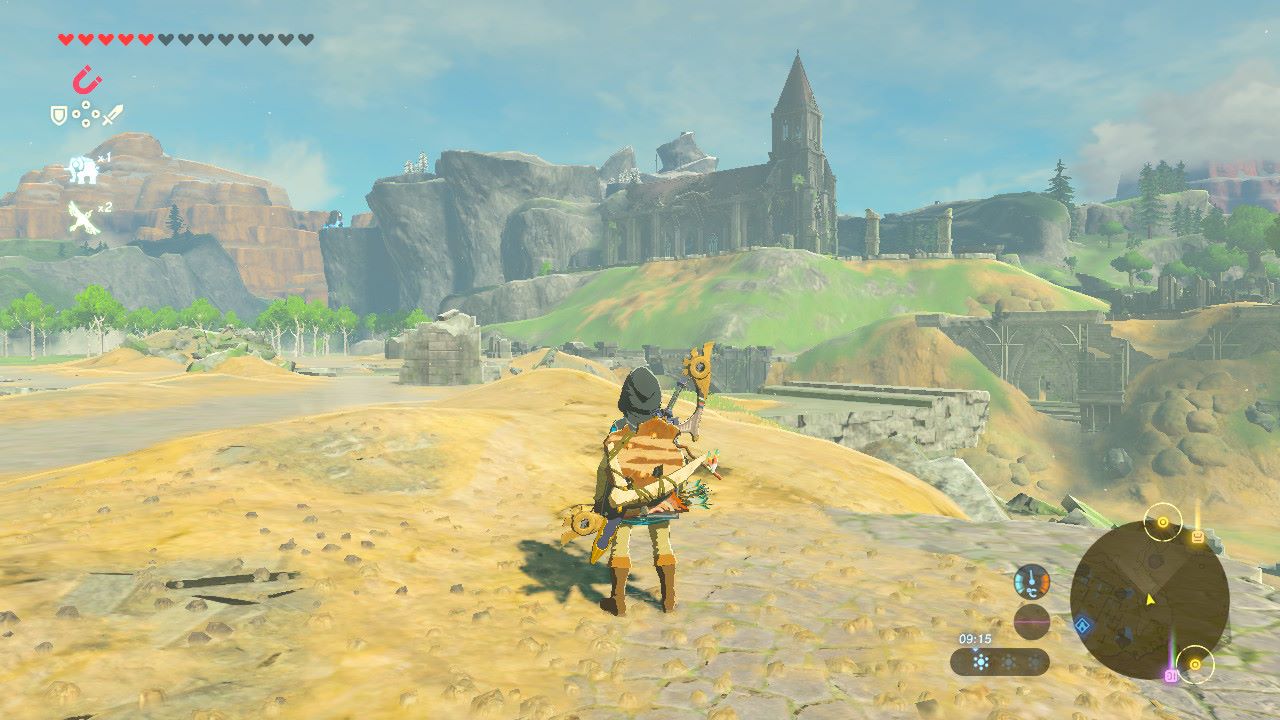Click the yellow player arrow on the minimap

pyautogui.click(x=1150, y=599)
